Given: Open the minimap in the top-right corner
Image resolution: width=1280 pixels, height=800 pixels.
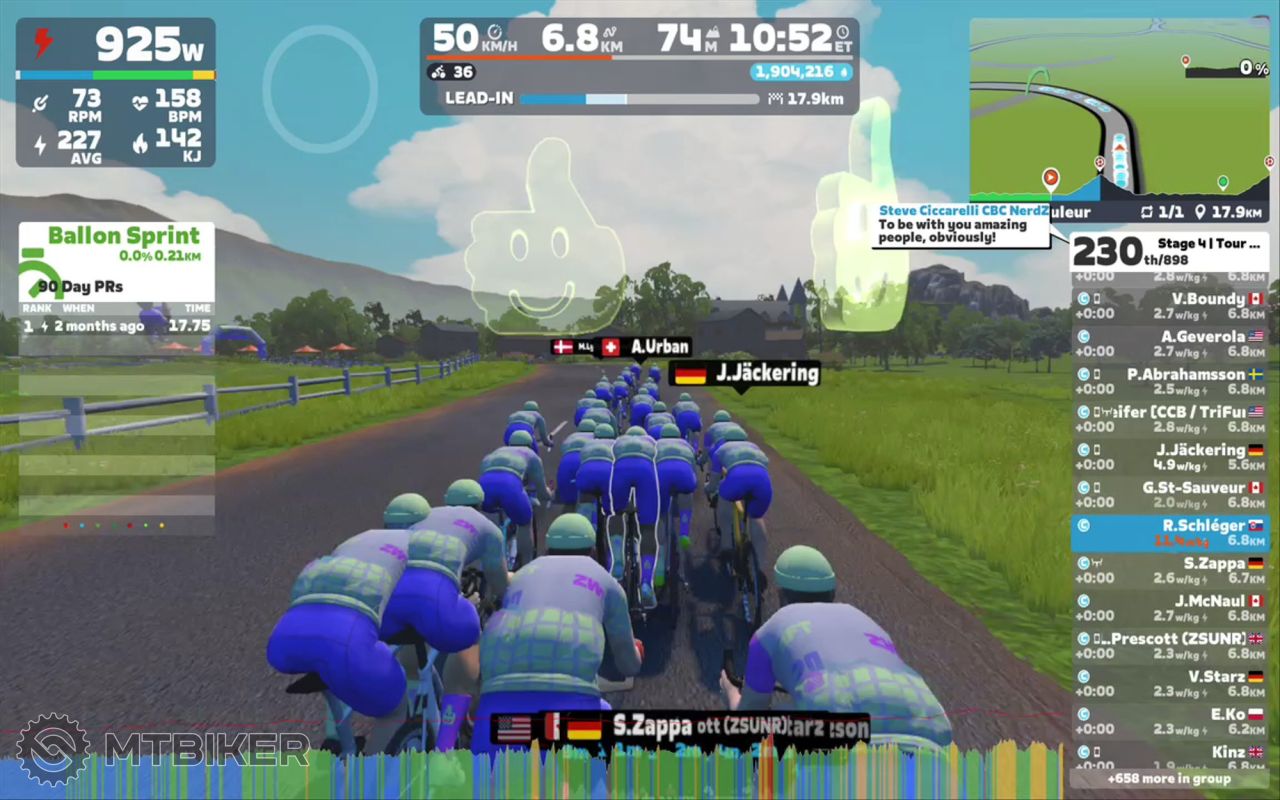Looking at the screenshot, I should pyautogui.click(x=1120, y=108).
